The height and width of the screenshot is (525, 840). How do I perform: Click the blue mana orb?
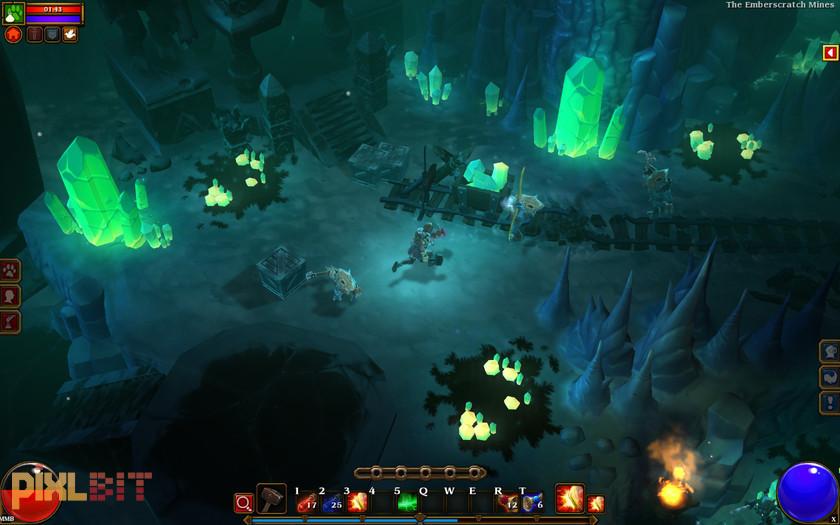(806, 492)
